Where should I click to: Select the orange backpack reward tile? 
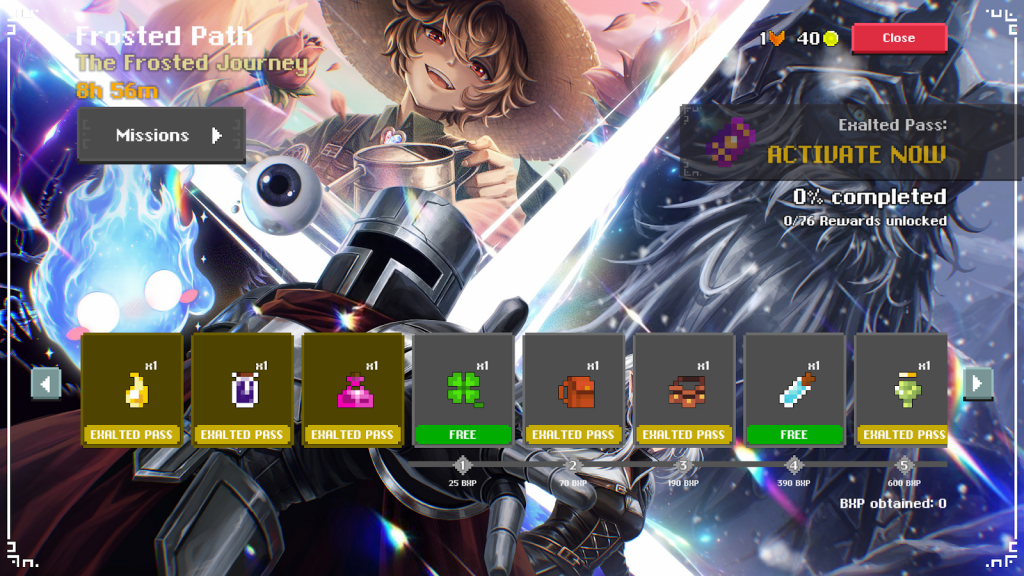coord(573,390)
